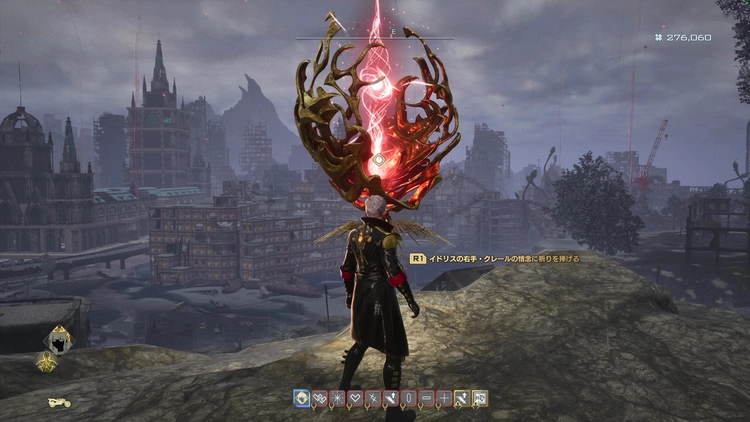The width and height of the screenshot is (750, 422).
Task: Click the motorcycle vehicle icon
Action: pyautogui.click(x=59, y=403)
